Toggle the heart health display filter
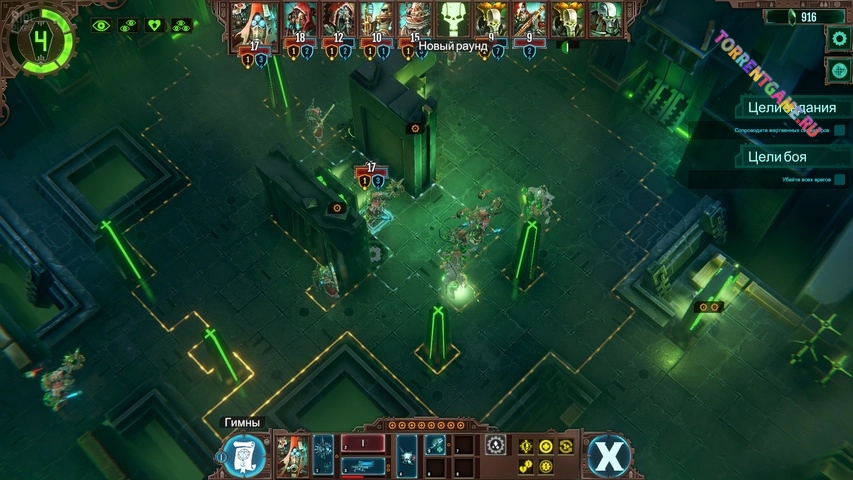Screen dimensions: 853x480 [x=154, y=26]
